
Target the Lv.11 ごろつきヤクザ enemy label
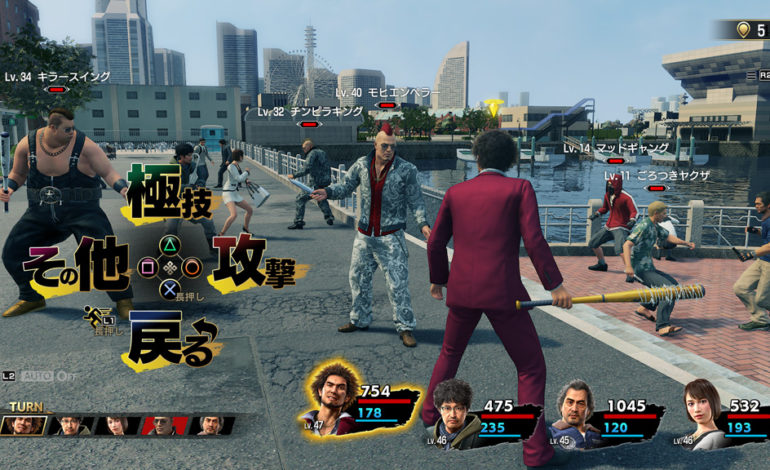[x=657, y=175]
